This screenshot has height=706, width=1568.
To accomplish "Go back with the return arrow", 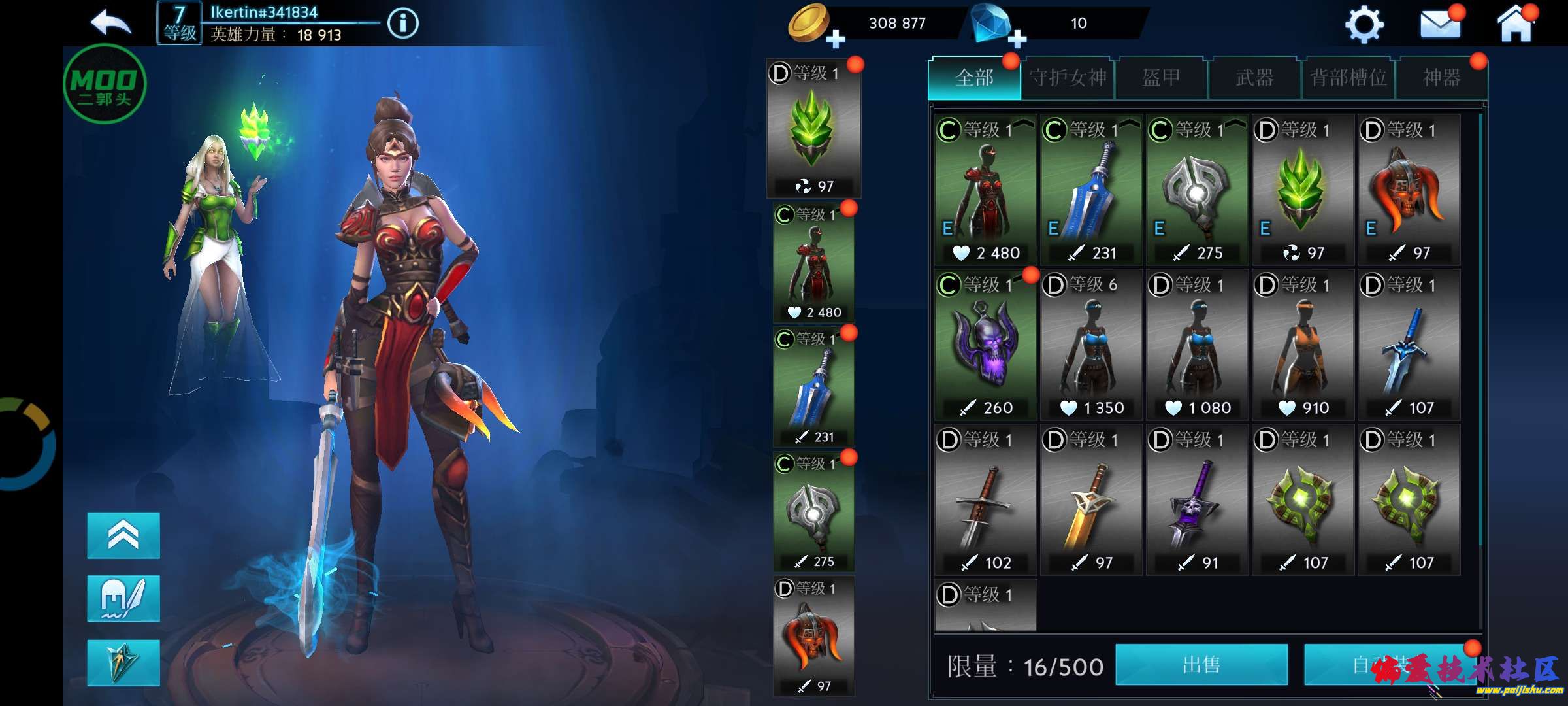I will point(111,23).
